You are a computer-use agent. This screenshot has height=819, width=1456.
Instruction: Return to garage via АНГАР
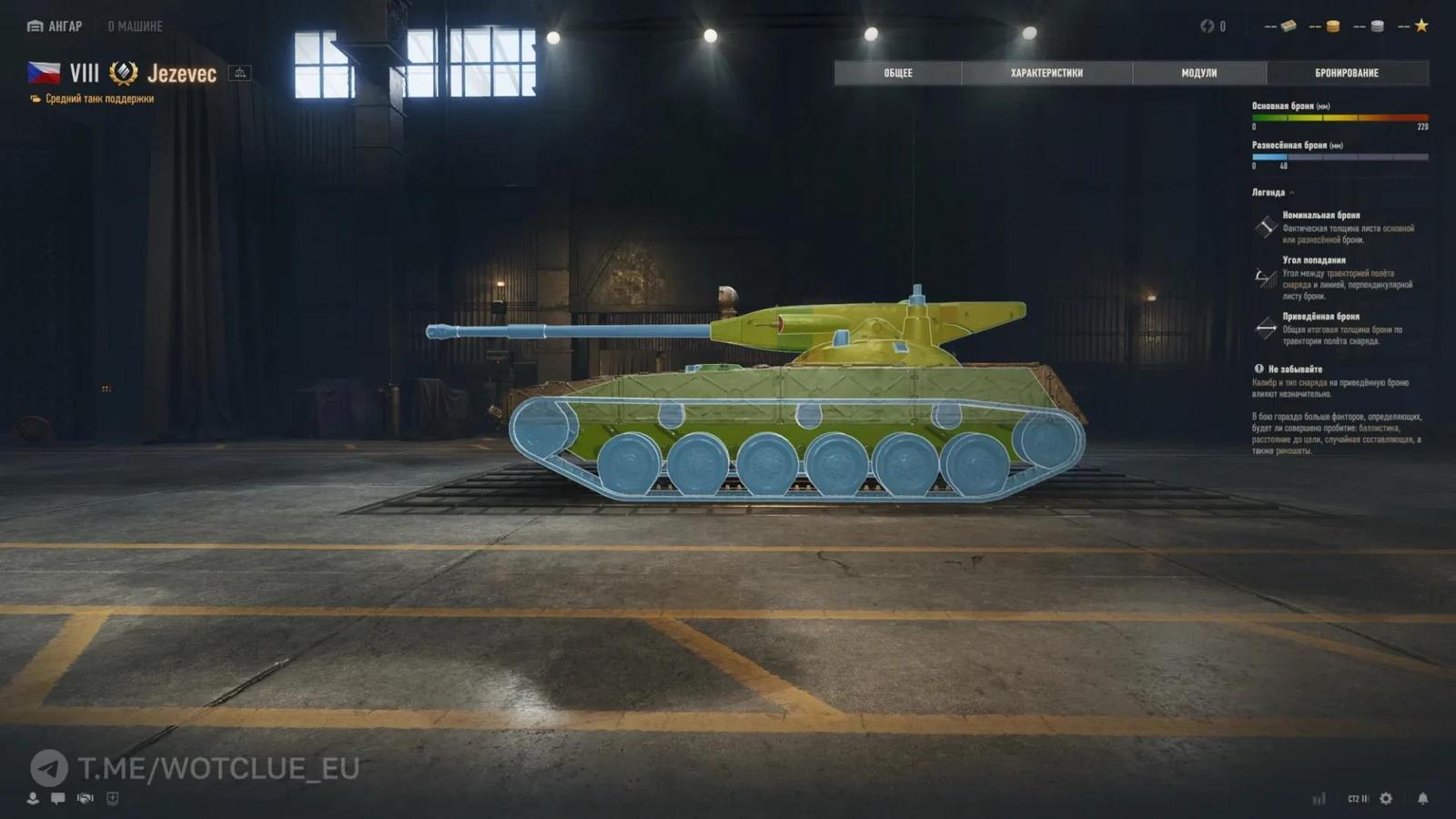59,25
